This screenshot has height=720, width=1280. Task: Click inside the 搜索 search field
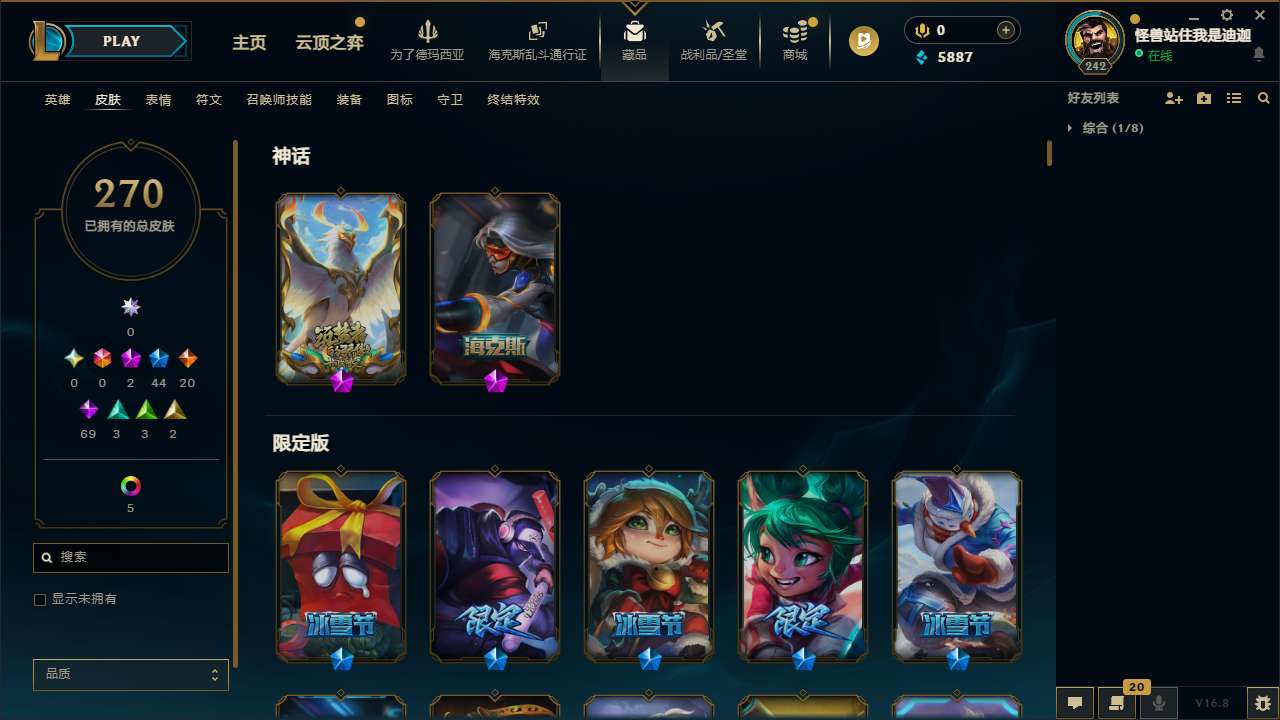coord(130,557)
